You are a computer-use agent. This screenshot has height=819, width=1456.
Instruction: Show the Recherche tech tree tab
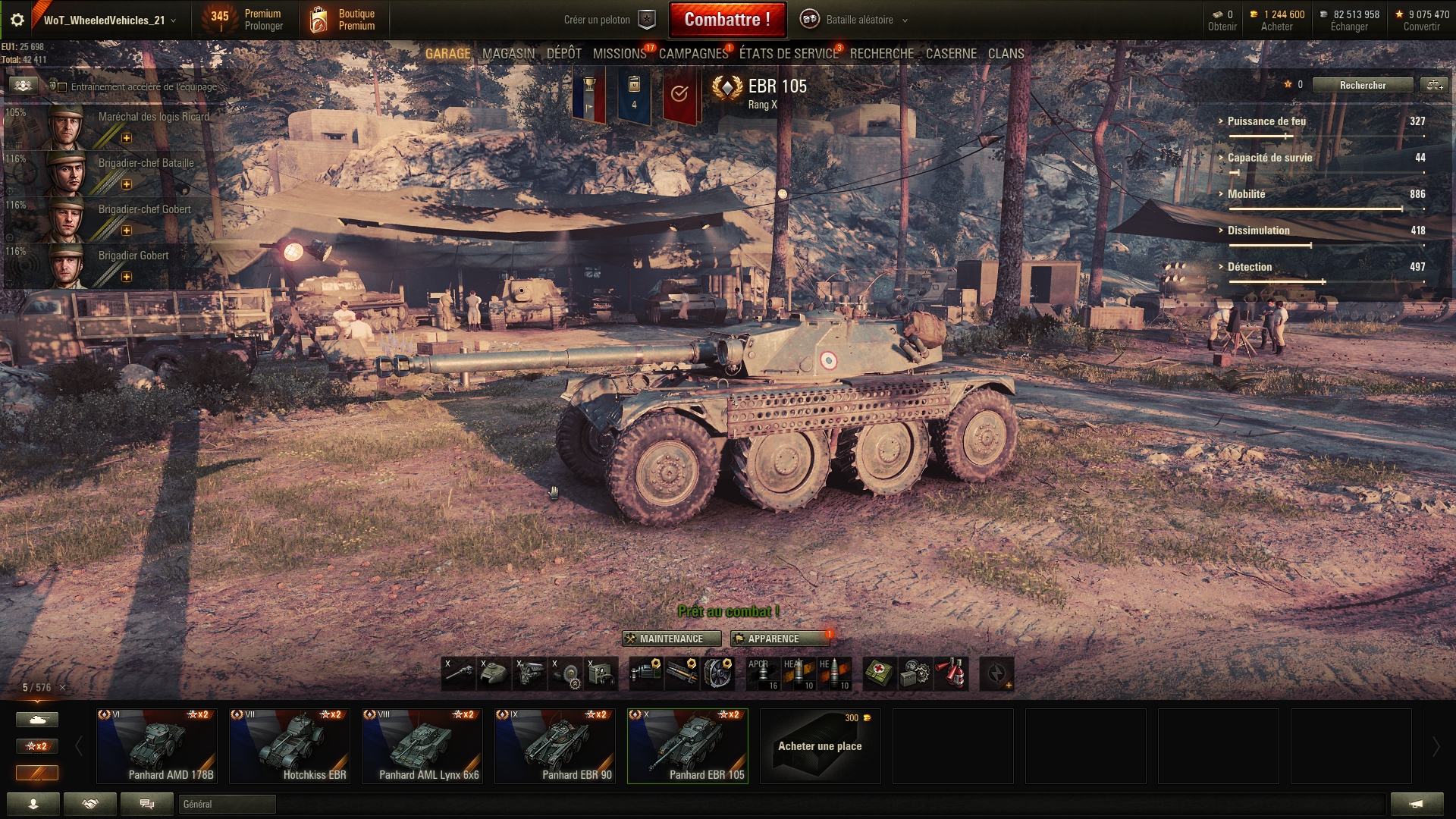pos(881,54)
